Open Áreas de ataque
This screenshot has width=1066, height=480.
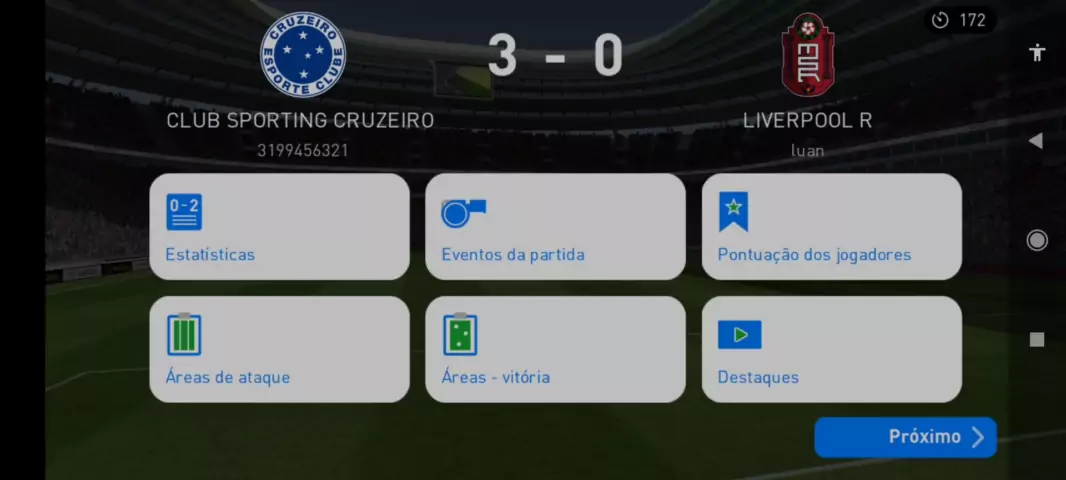click(x=279, y=349)
